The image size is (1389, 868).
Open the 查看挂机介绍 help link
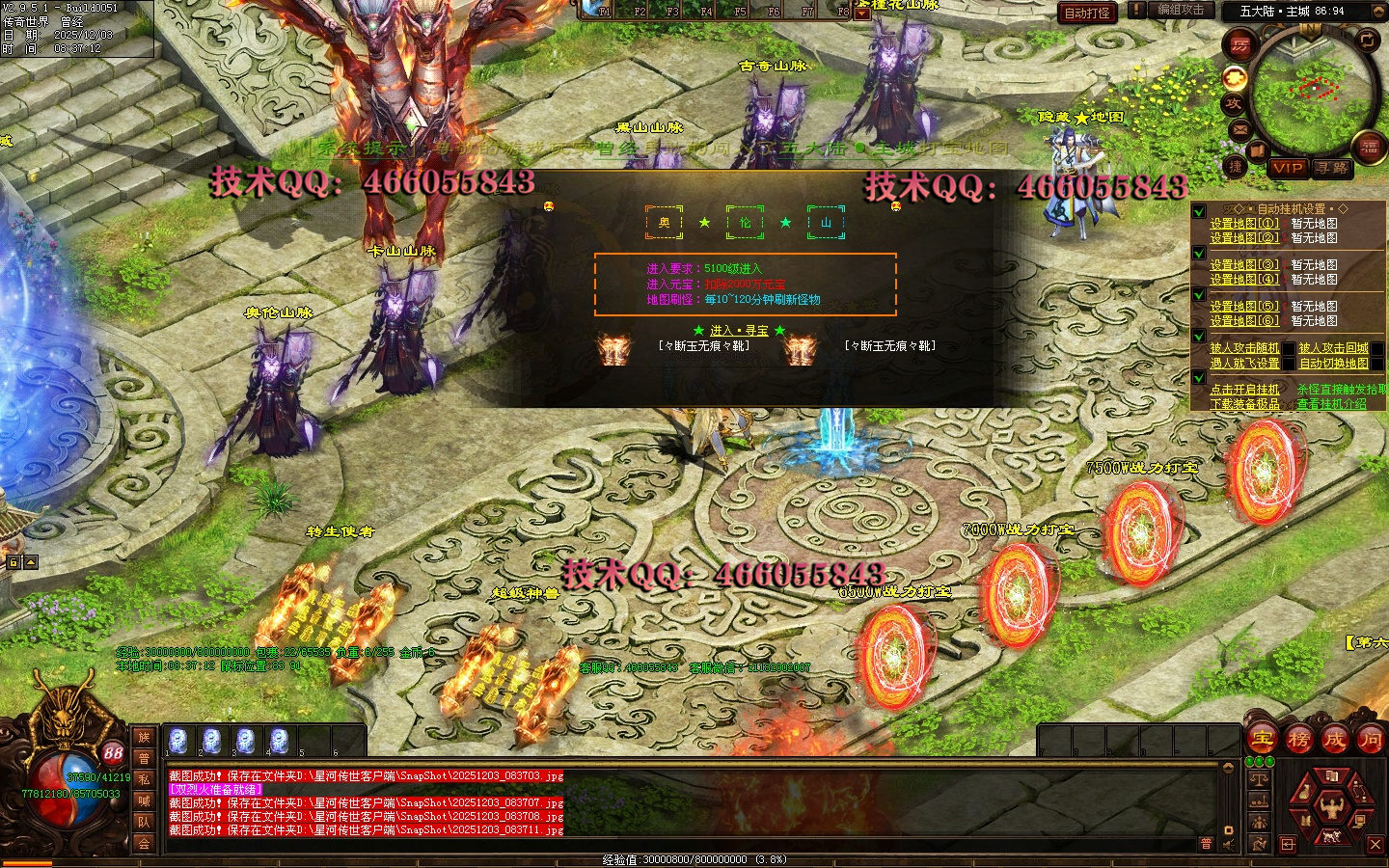coord(1331,404)
